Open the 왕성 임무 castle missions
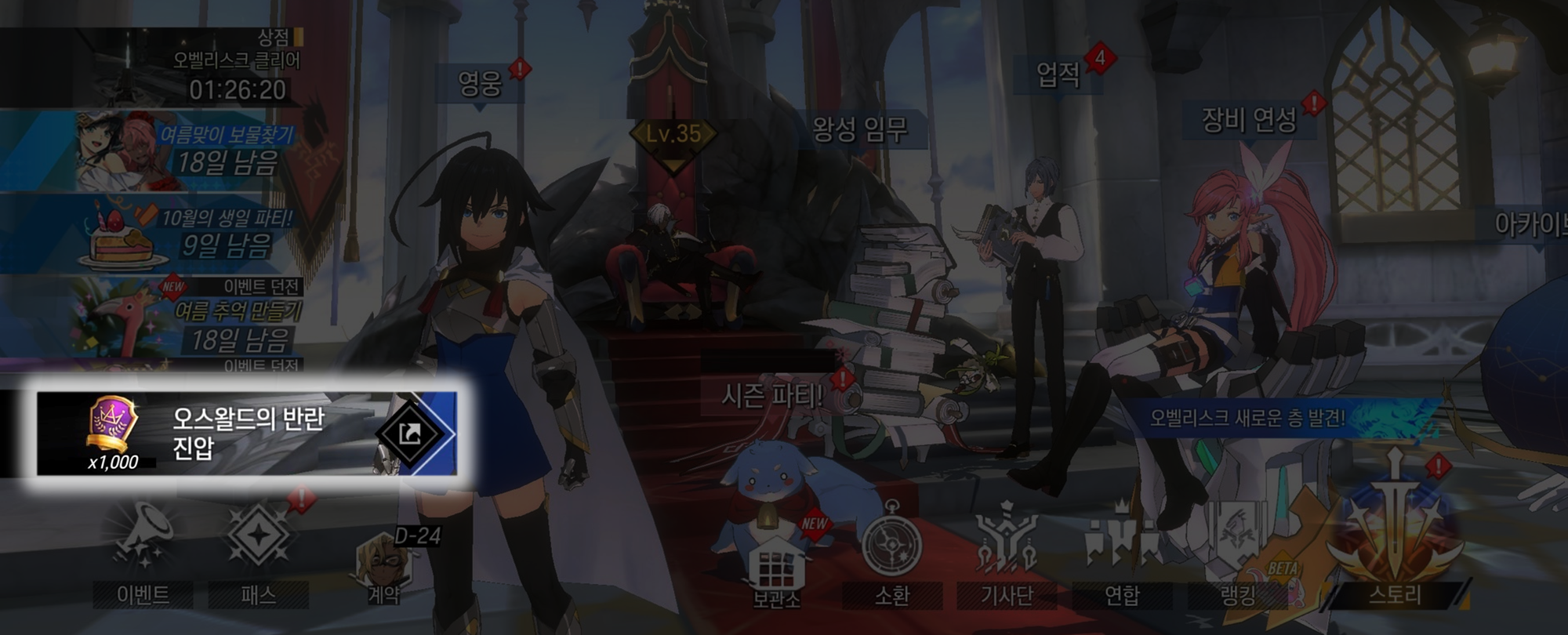The width and height of the screenshot is (1568, 635). tap(860, 129)
